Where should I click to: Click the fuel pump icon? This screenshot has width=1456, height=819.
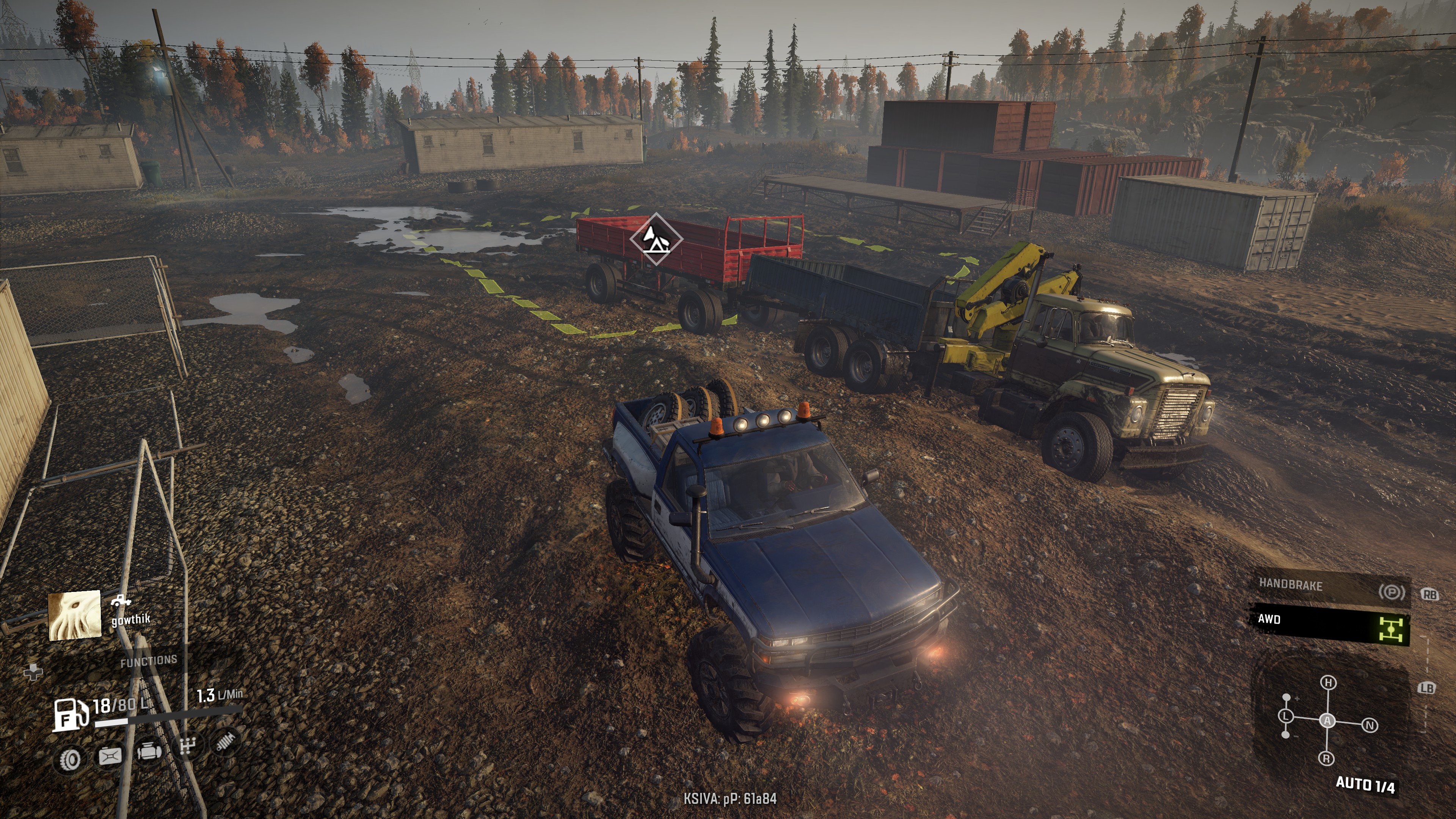70,715
